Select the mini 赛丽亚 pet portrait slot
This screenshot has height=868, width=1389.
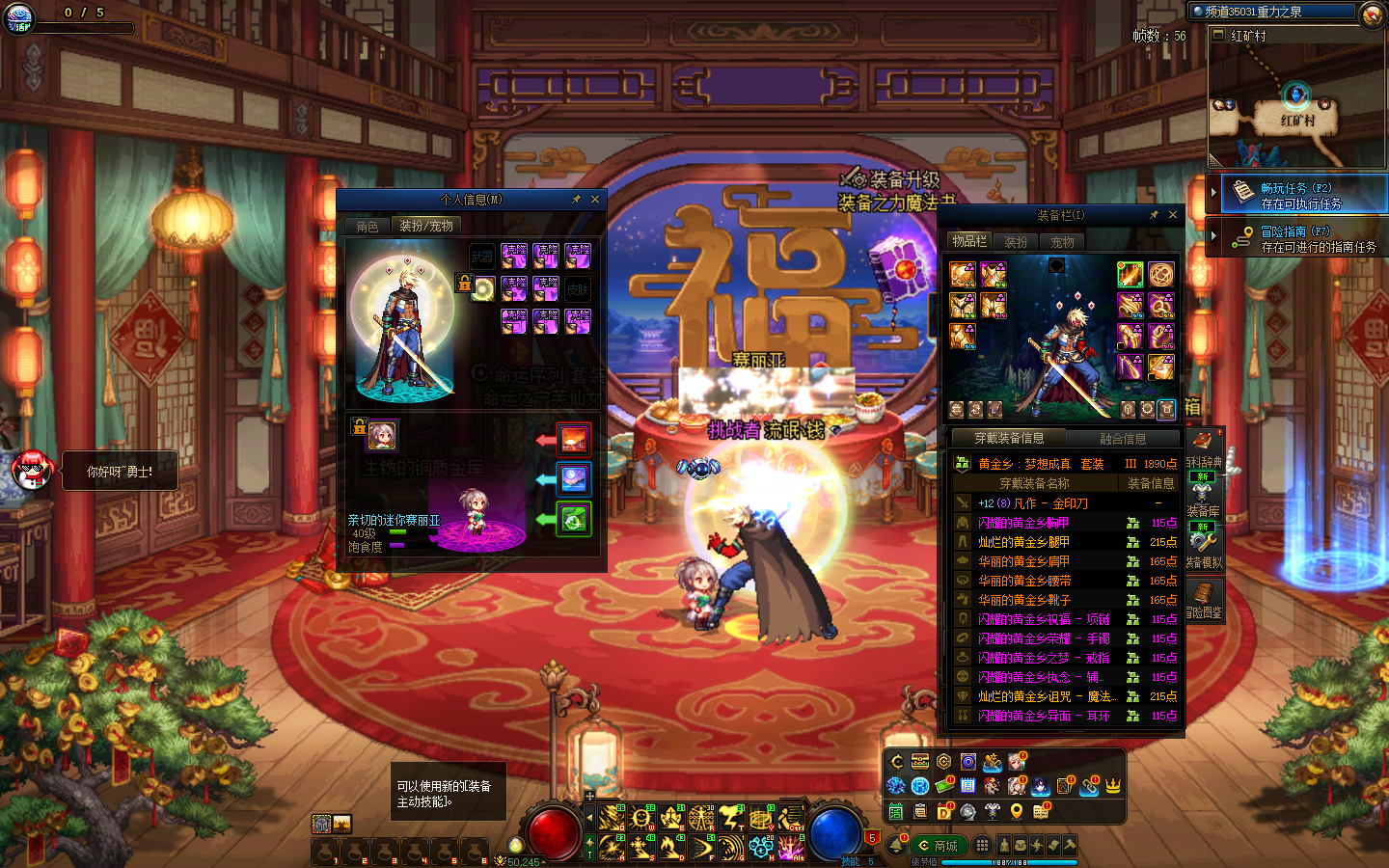point(383,436)
